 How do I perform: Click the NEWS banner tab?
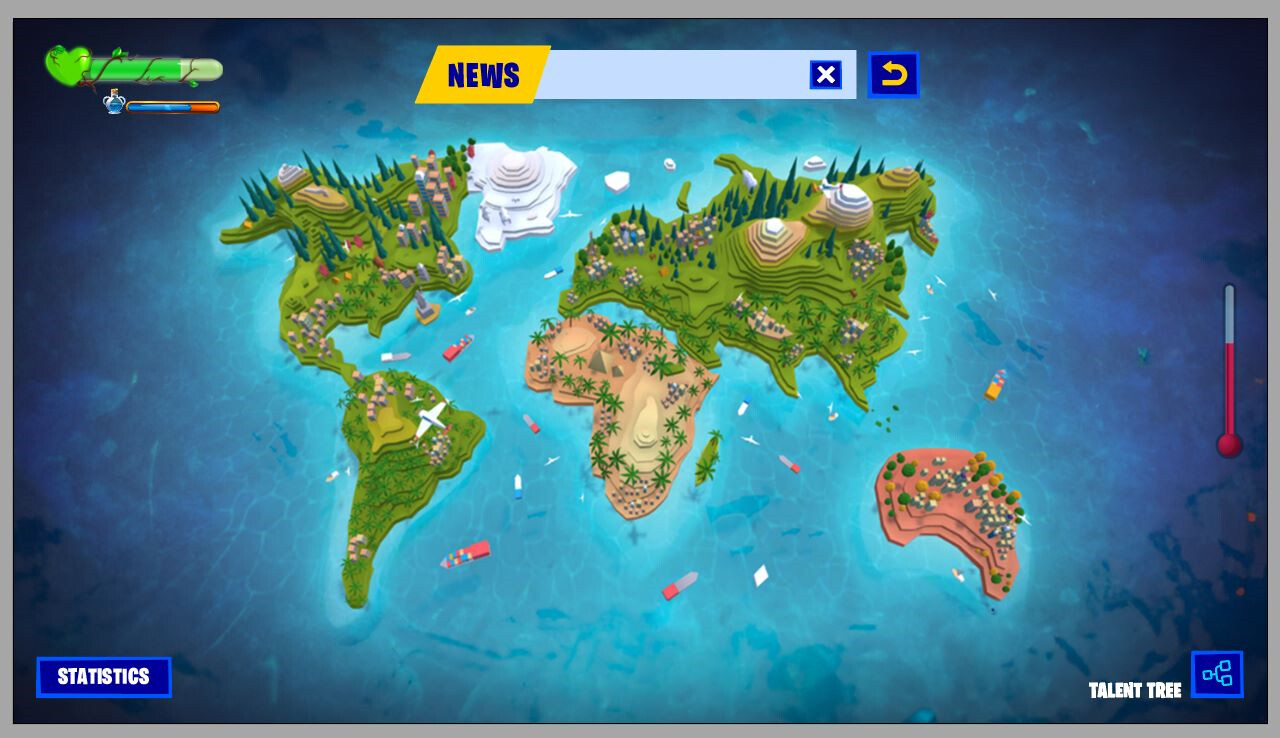487,75
